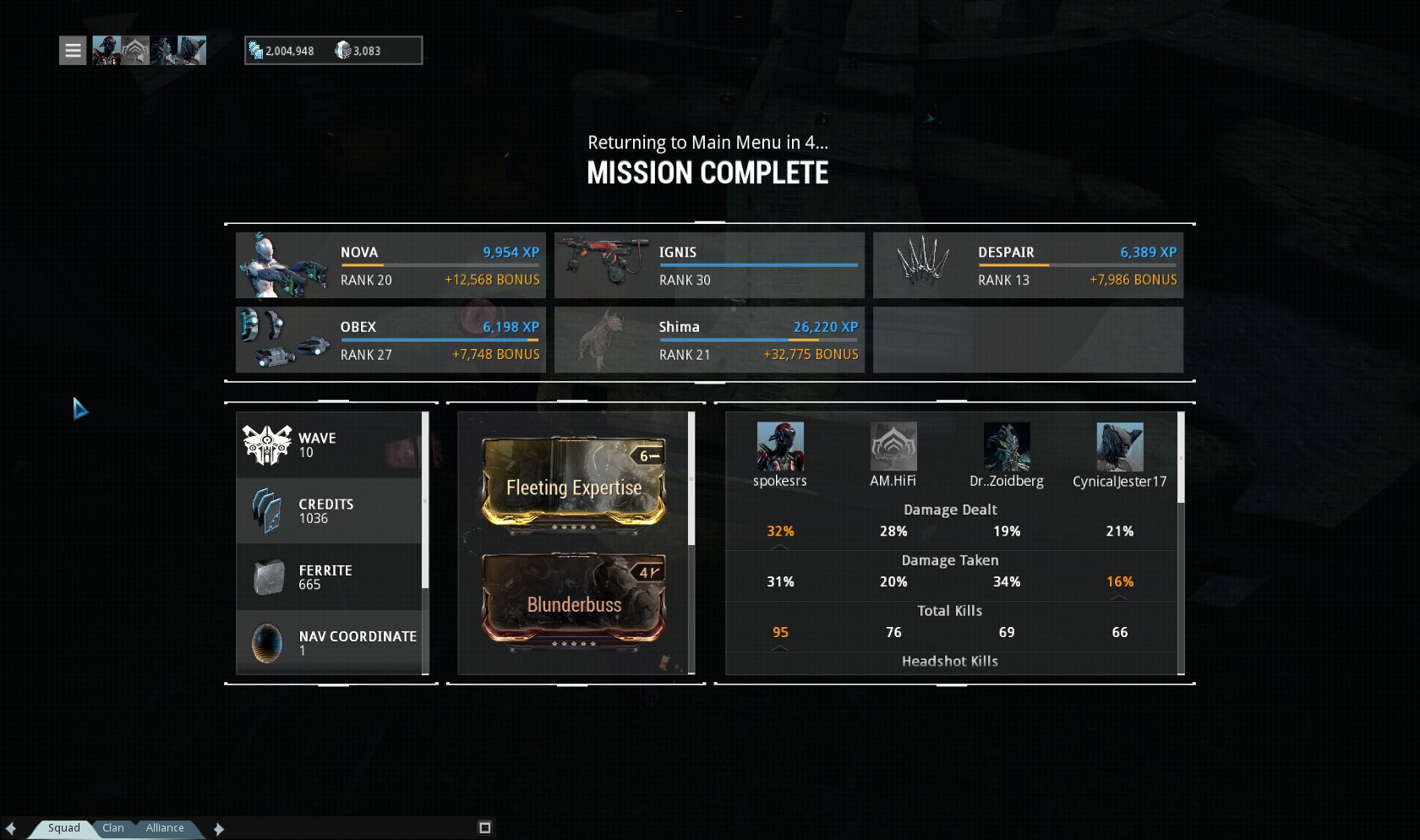Click the chat window resize square
The image size is (1420, 840).
click(485, 828)
